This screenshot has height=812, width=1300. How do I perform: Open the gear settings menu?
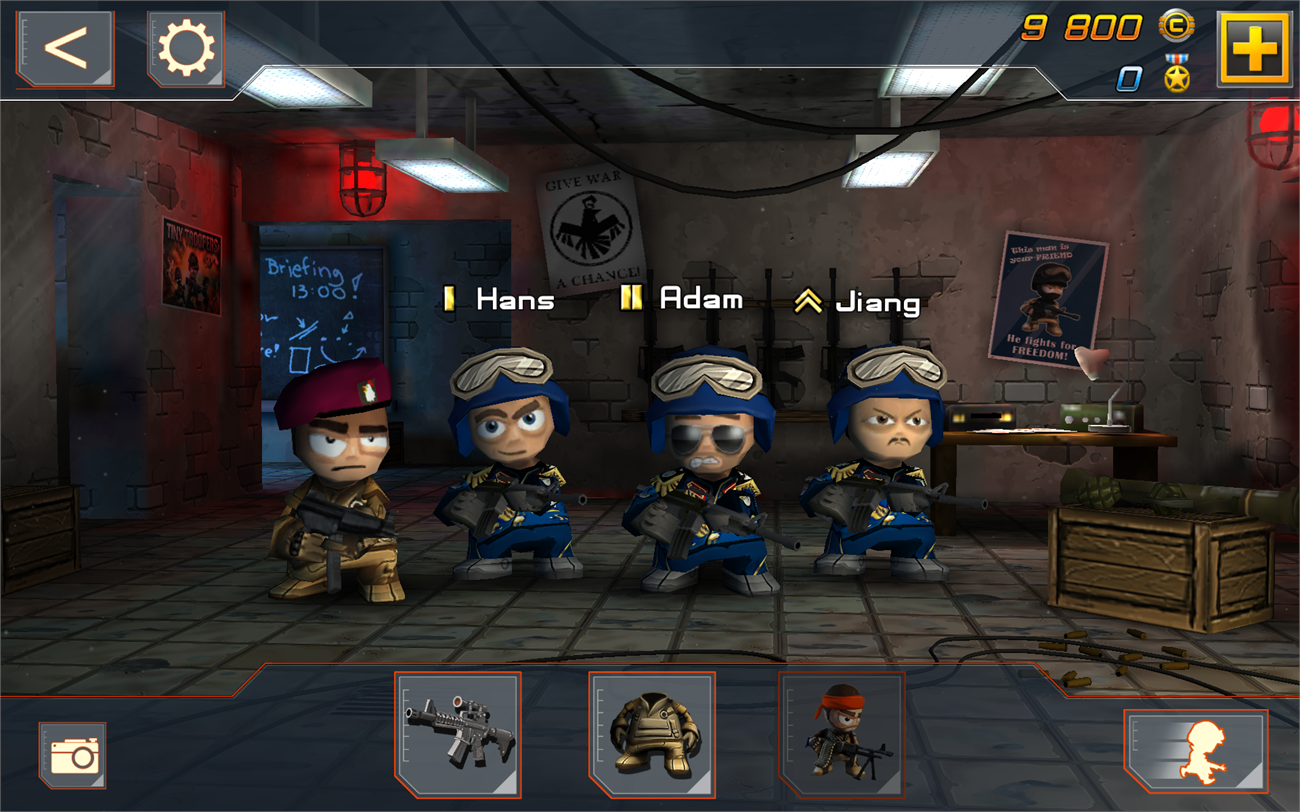point(186,49)
